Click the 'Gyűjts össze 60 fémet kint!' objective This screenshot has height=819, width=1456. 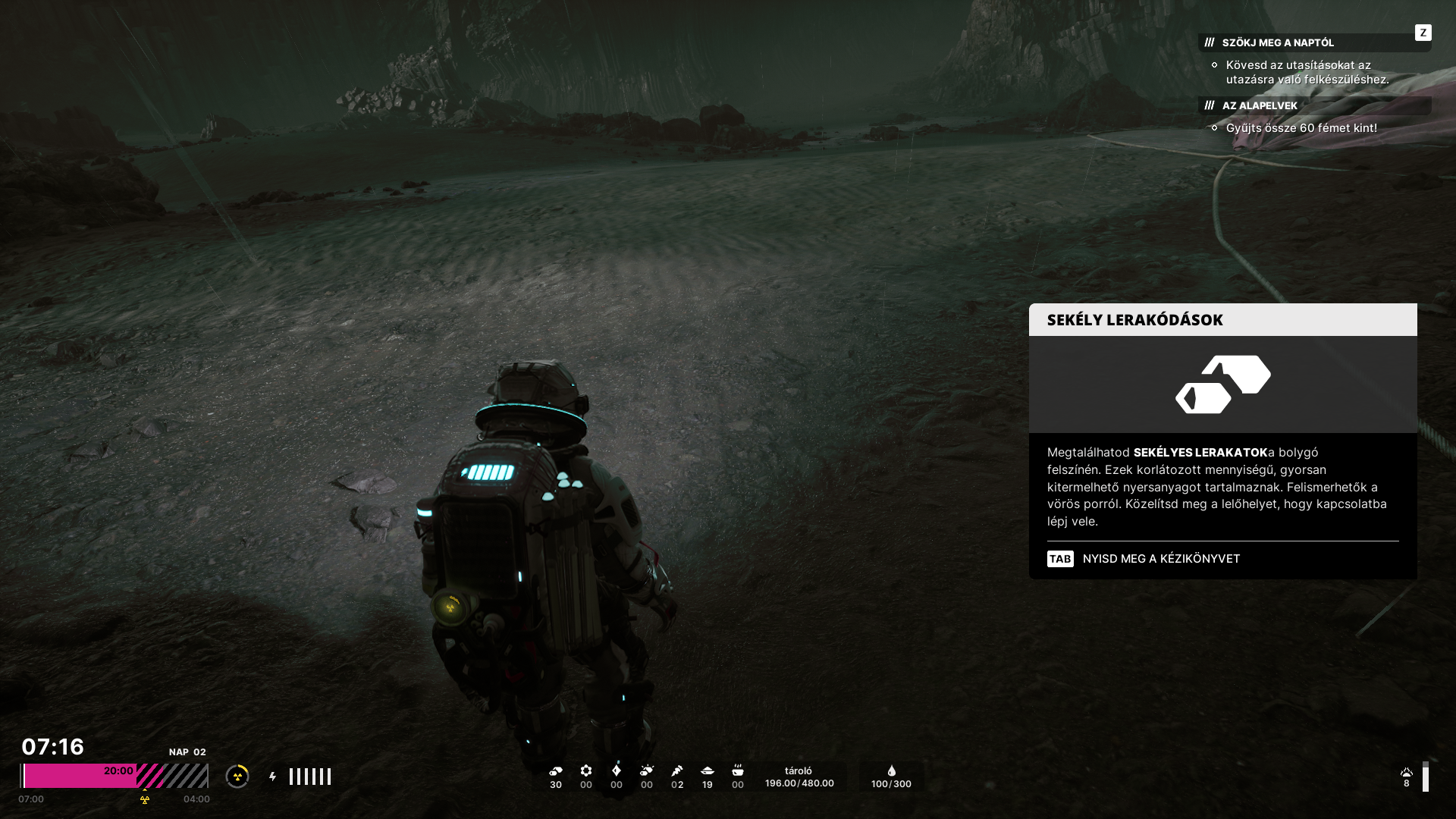click(x=1301, y=128)
